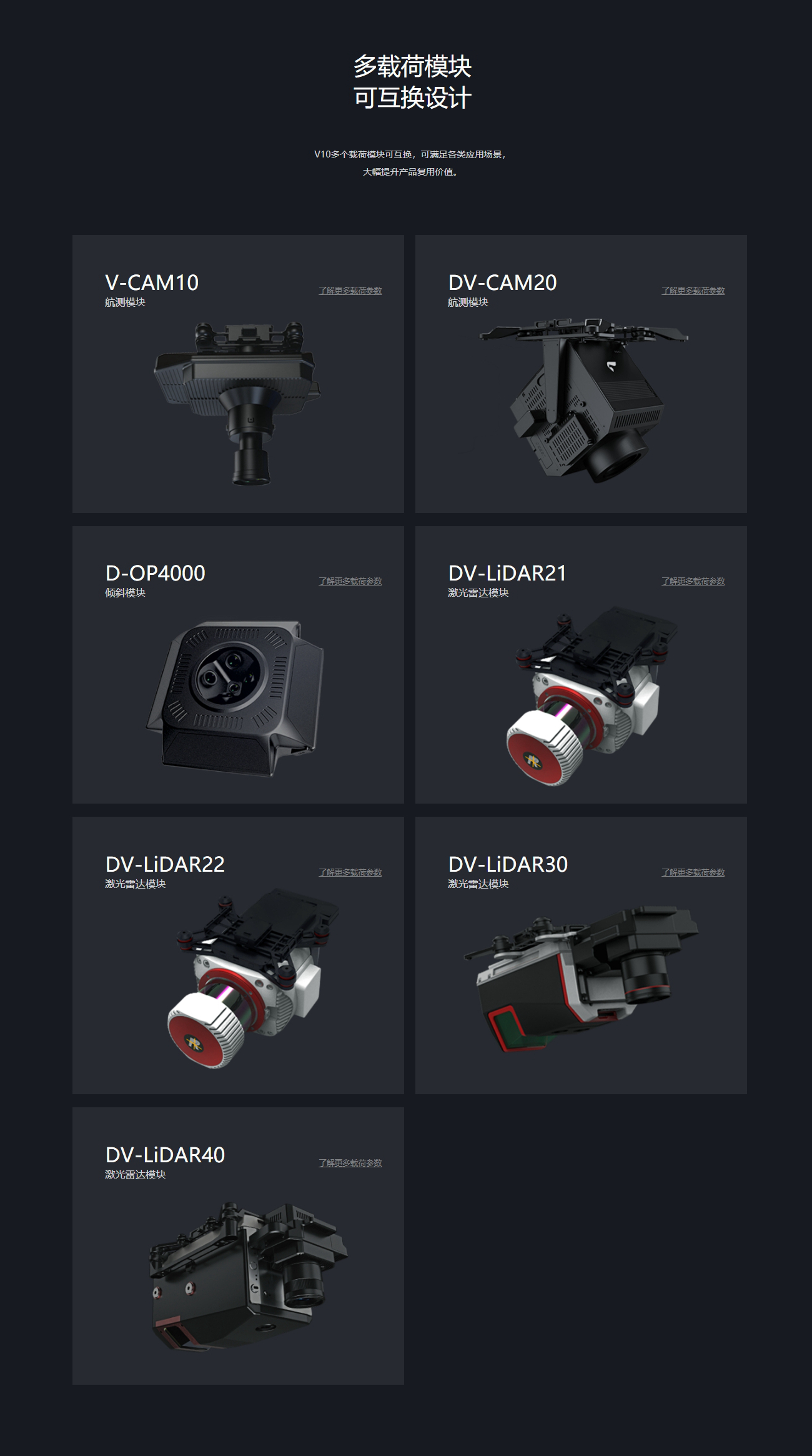
Task: Open DV-LiDAR40 payload parameters link
Action: (x=350, y=1163)
